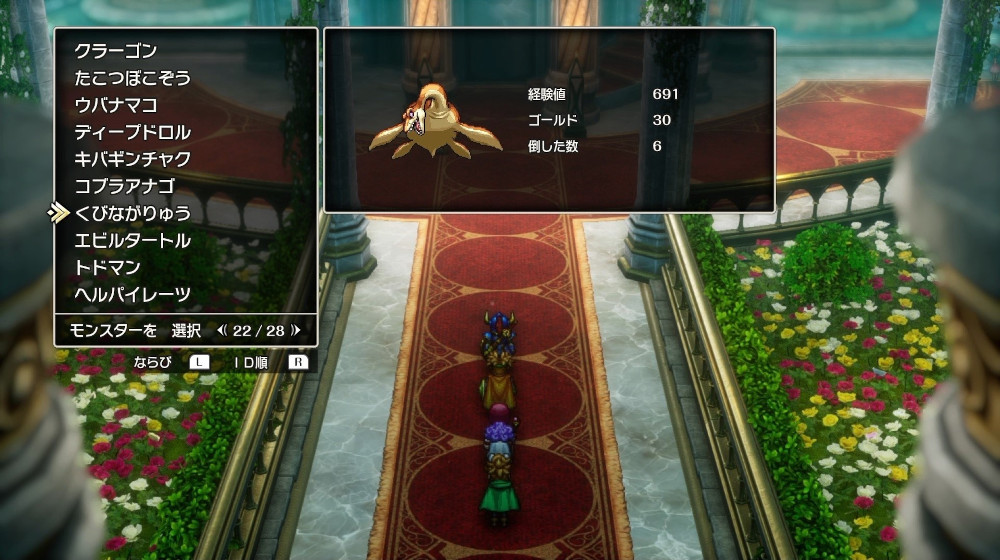
Task: Choose the たこつぼこぞう entry
Action: pyautogui.click(x=132, y=78)
